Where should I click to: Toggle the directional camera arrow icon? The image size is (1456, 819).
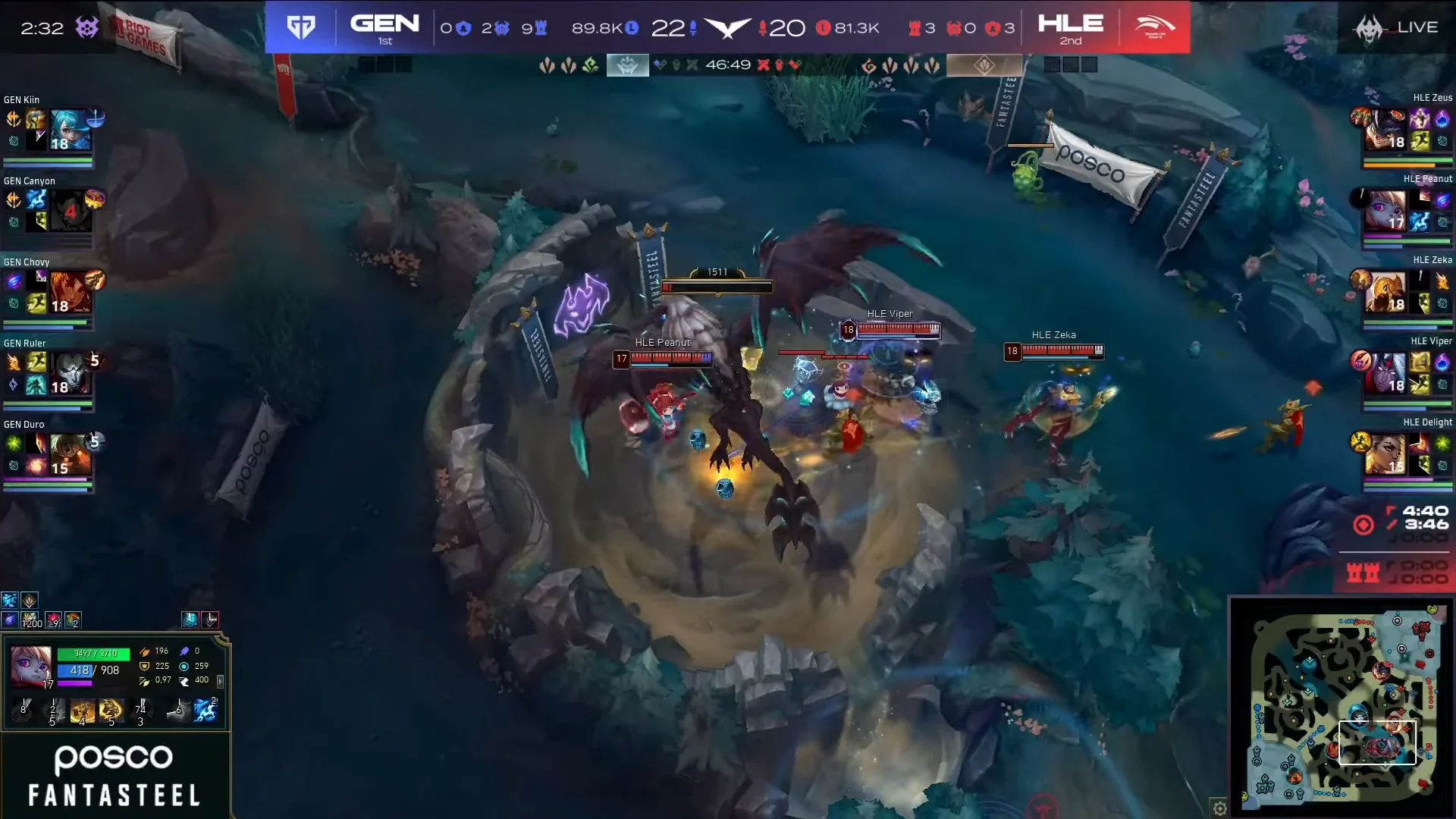click(x=212, y=620)
